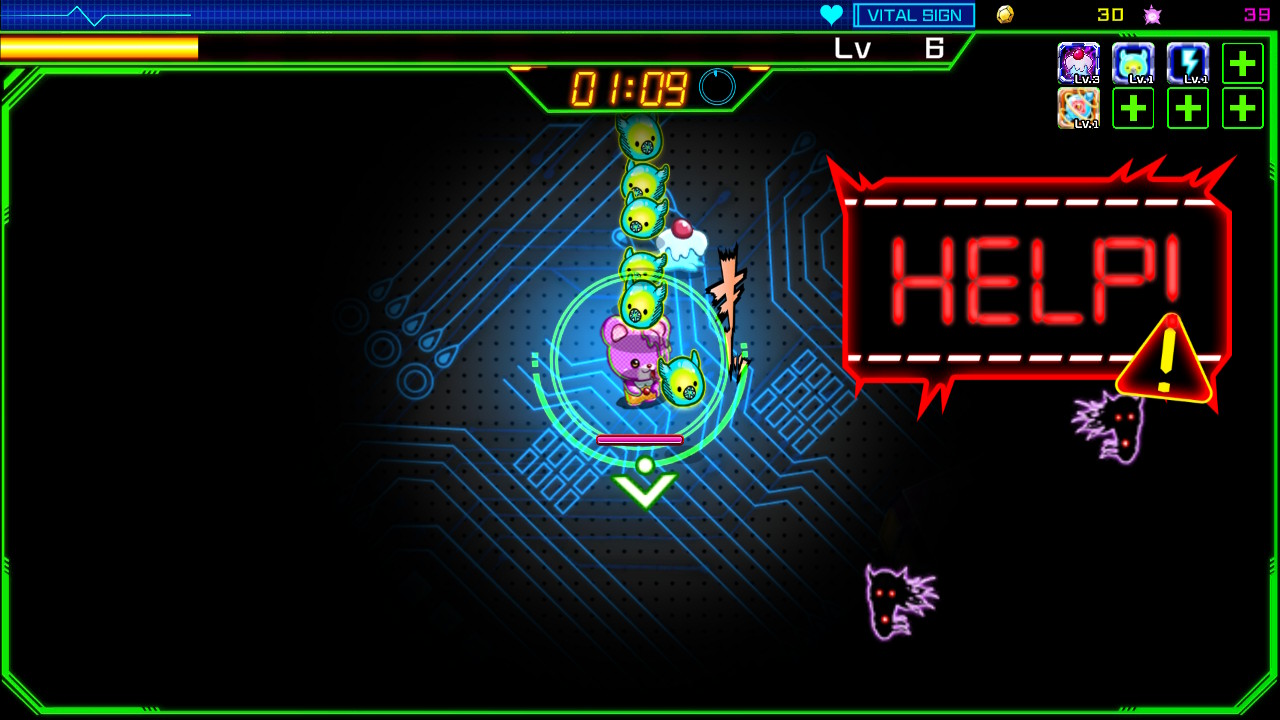Toggle the last bottom-row empty skill slot

1242,107
